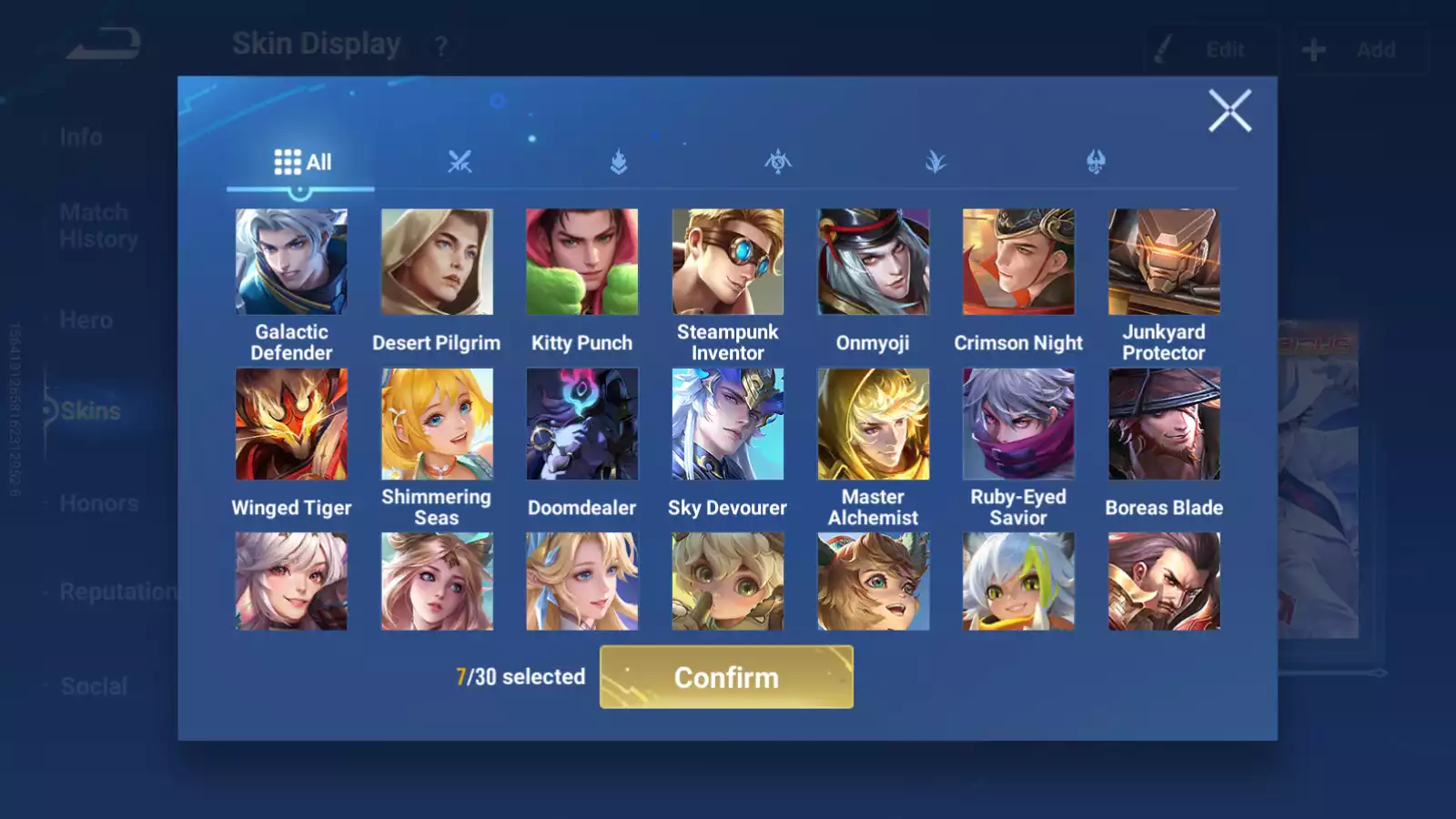Toggle selection of the Kitty Punch skin
This screenshot has height=819, width=1456.
click(x=581, y=261)
